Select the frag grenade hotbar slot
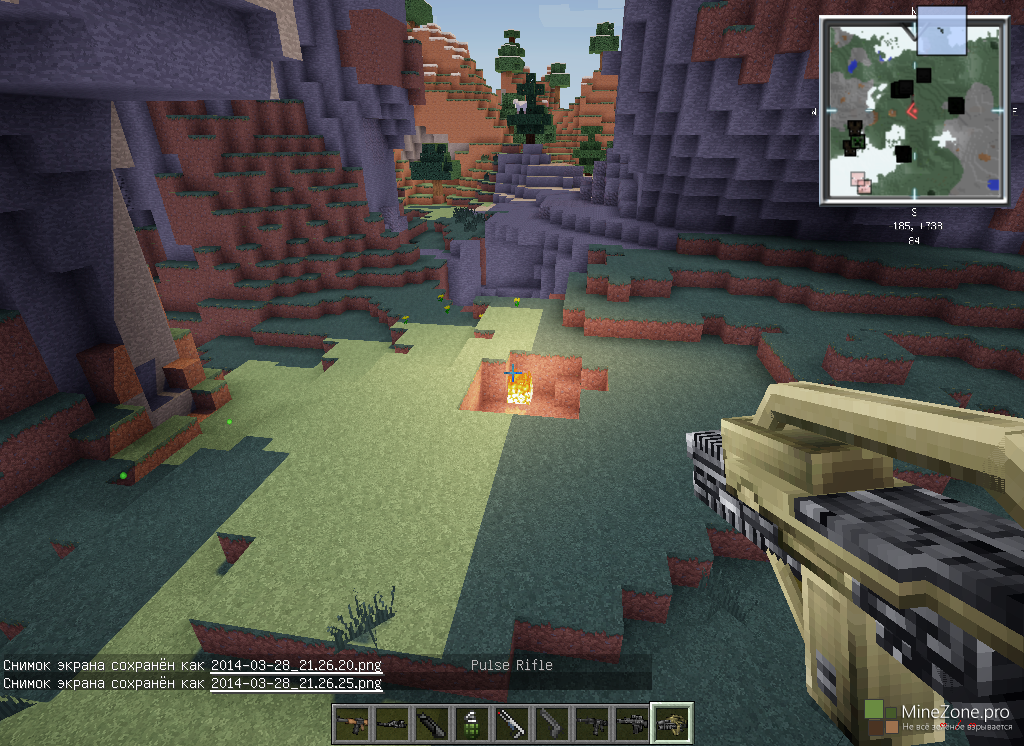1024x746 pixels. click(x=471, y=723)
